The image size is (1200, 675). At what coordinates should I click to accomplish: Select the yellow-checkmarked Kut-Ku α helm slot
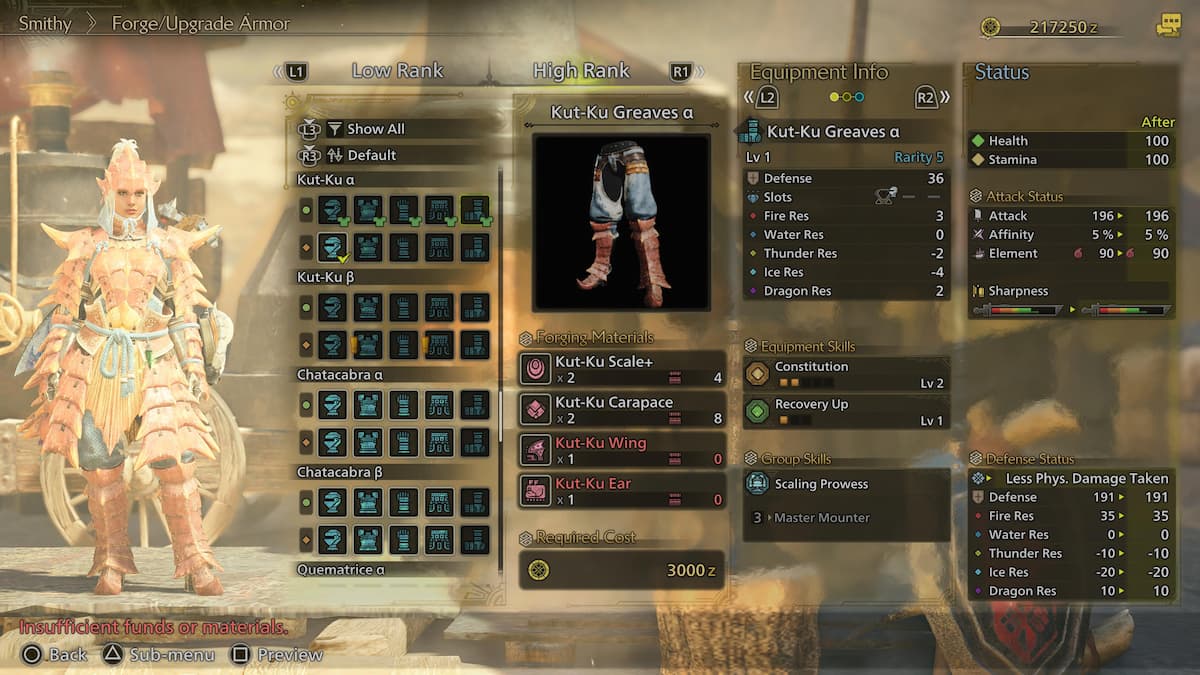[332, 247]
